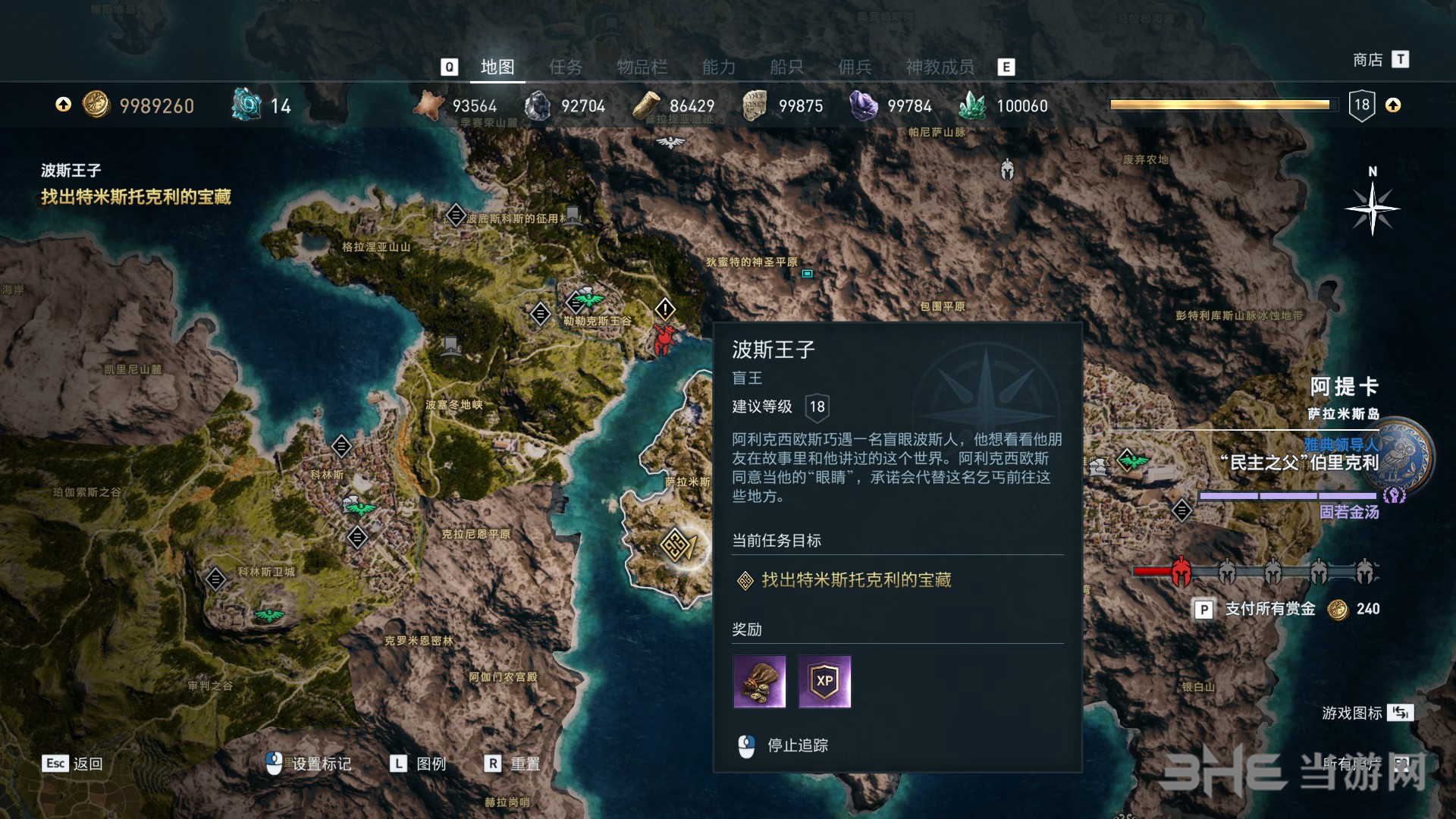Switch to the 任务 quests tab
This screenshot has height=819, width=1456.
566,67
